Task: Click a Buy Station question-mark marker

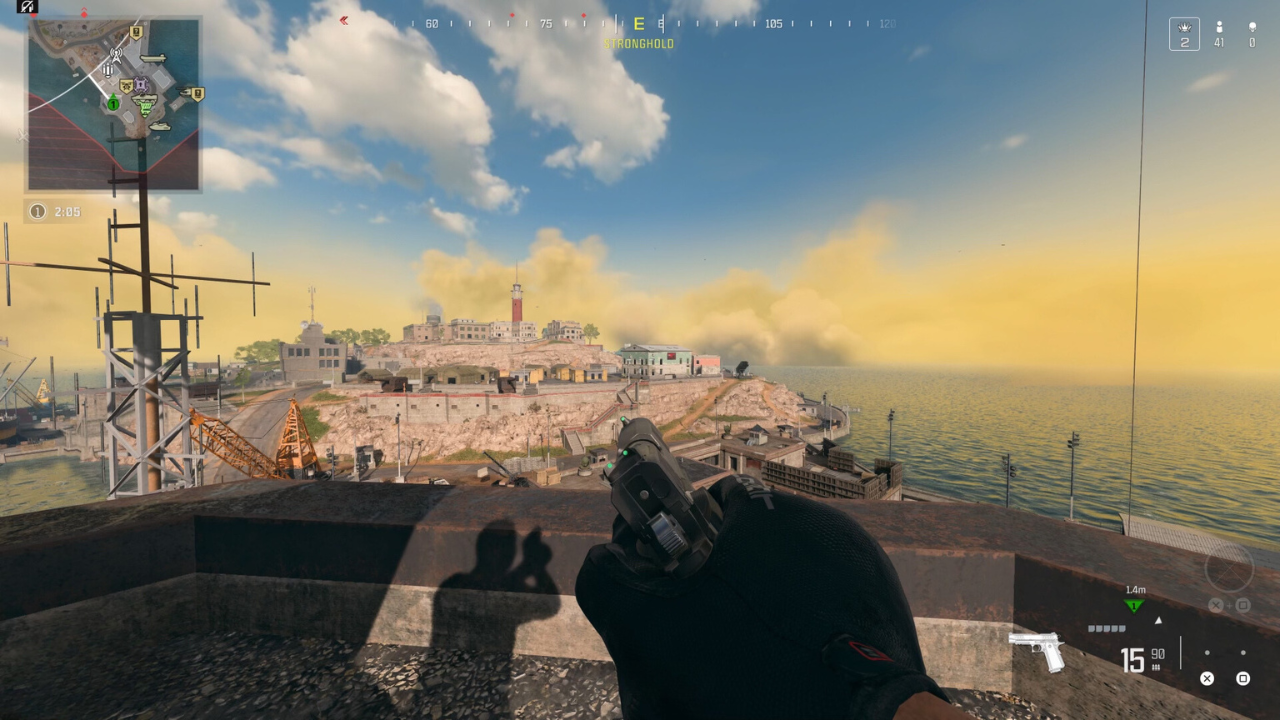Action: tap(136, 32)
